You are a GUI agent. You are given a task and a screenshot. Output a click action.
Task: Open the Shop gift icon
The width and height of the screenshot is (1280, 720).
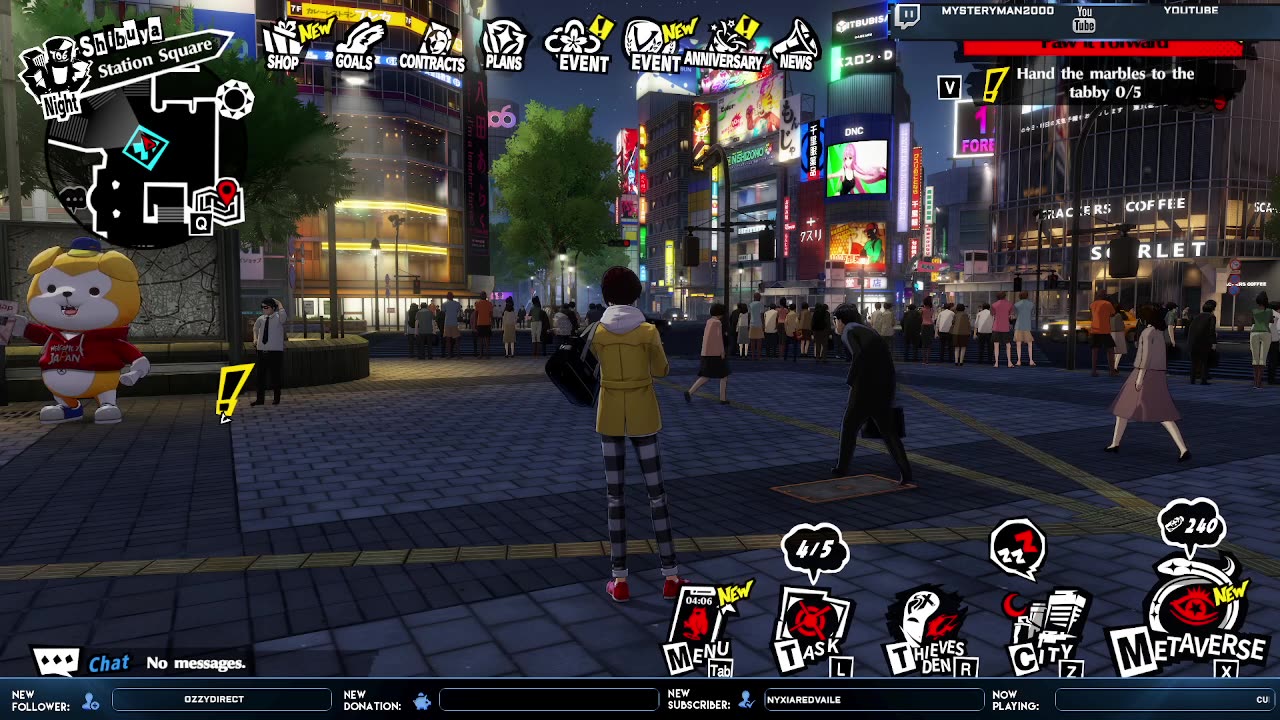point(284,47)
